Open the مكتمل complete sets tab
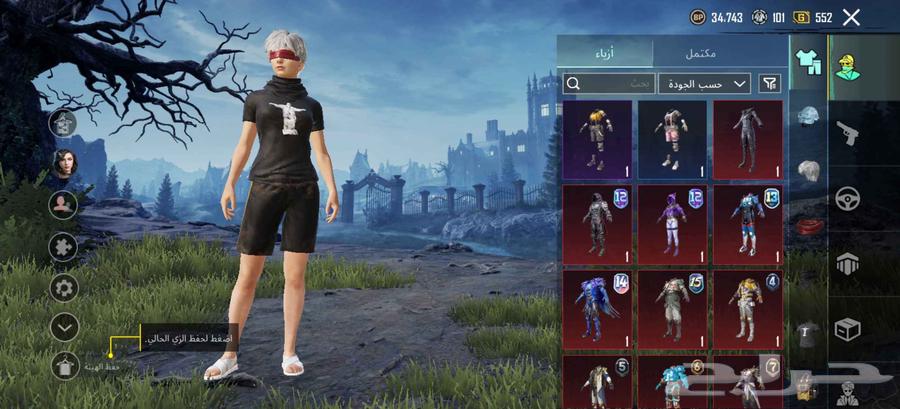 (722, 53)
